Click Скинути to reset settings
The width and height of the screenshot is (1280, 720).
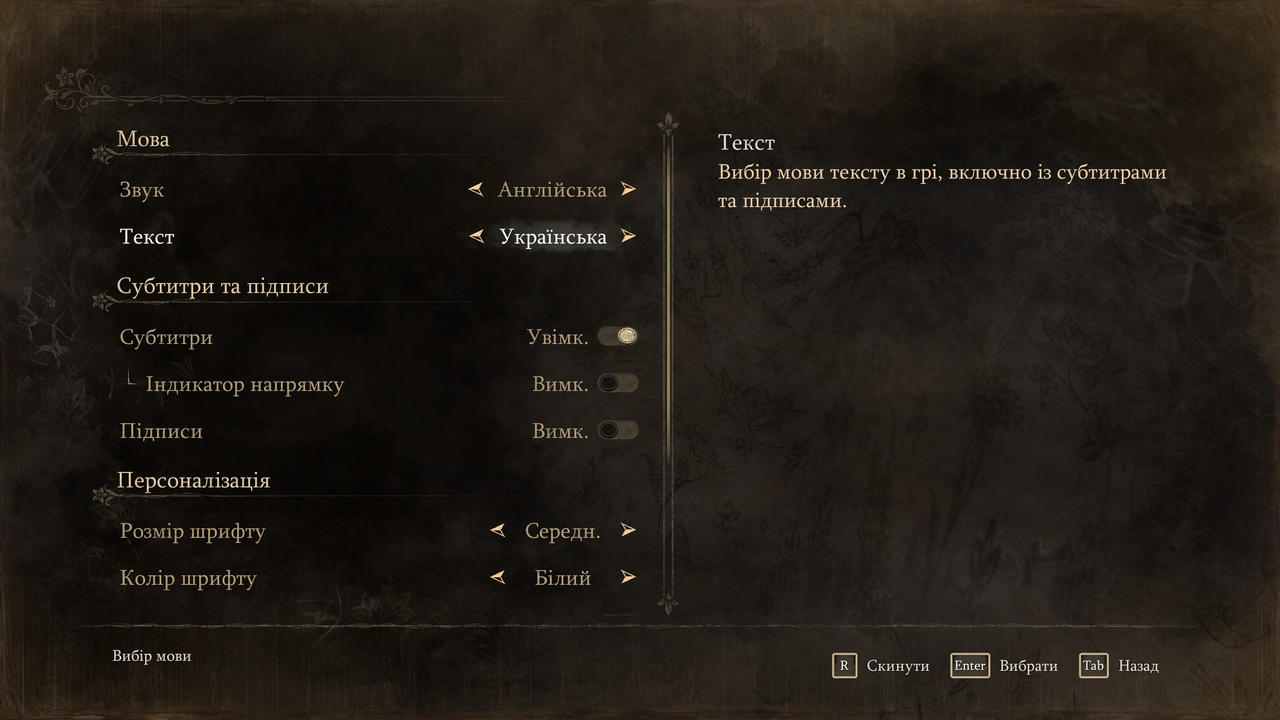tap(881, 666)
